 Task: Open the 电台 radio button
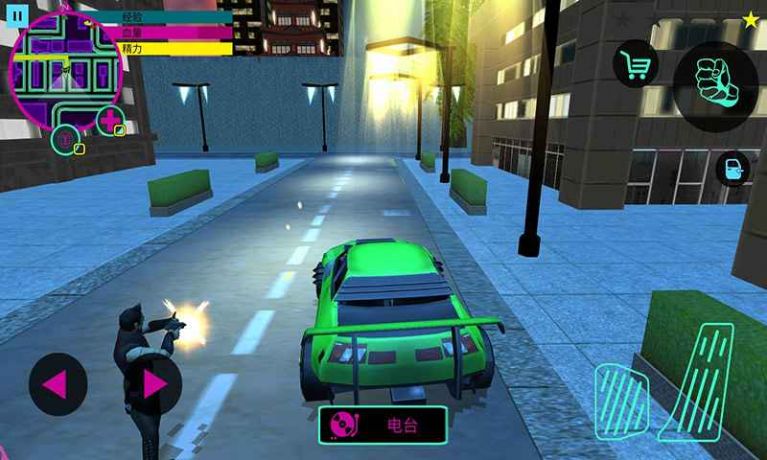(383, 424)
